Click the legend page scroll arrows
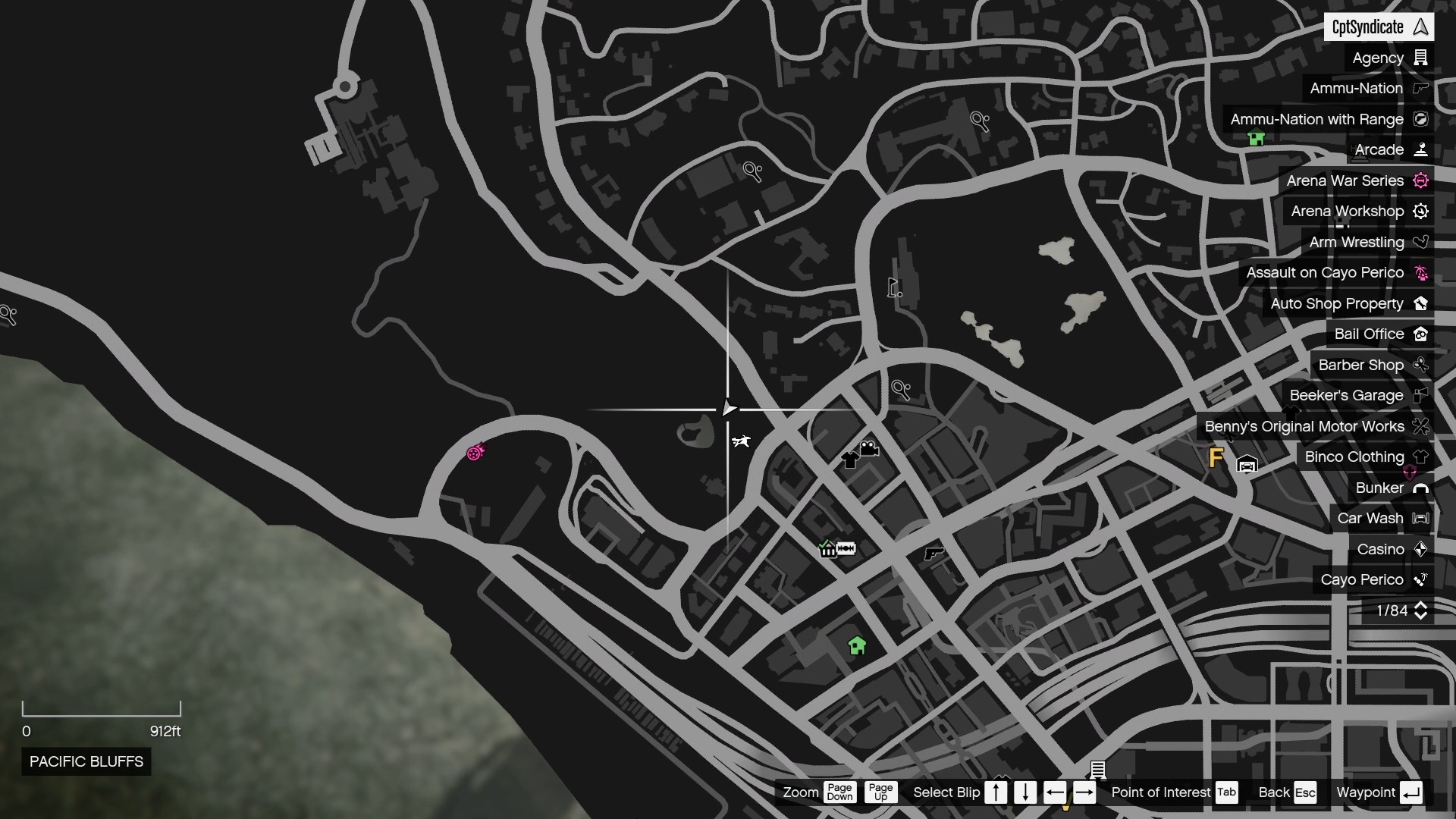 [1420, 611]
